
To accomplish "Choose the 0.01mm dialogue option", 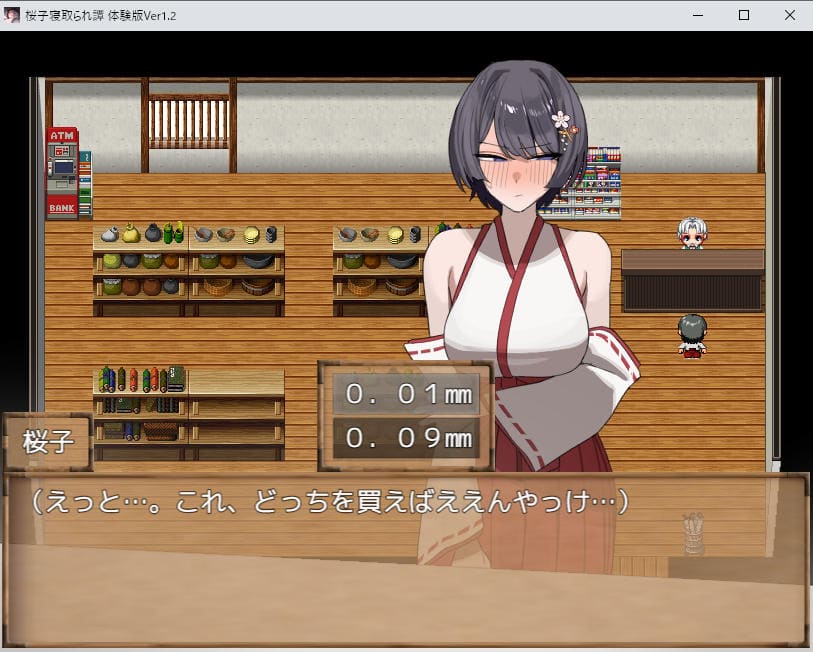I will [406, 393].
